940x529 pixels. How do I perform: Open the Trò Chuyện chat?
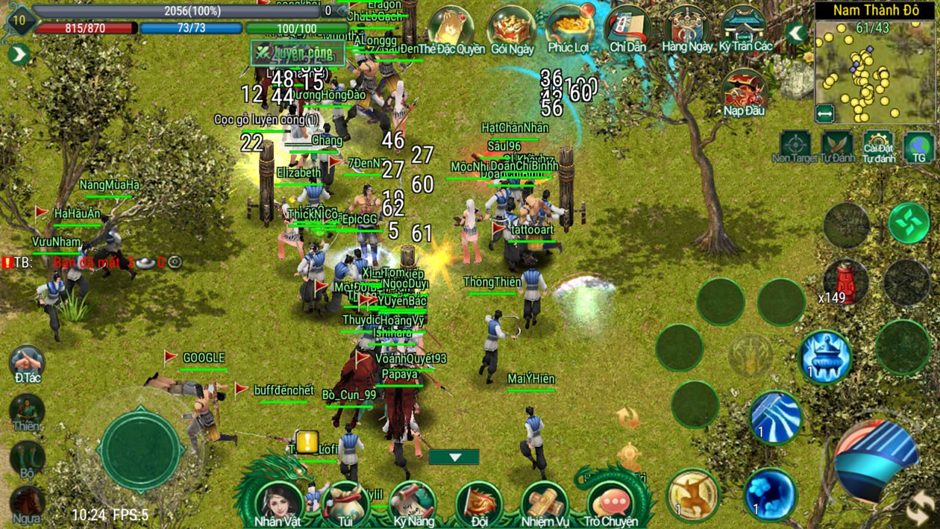610,501
